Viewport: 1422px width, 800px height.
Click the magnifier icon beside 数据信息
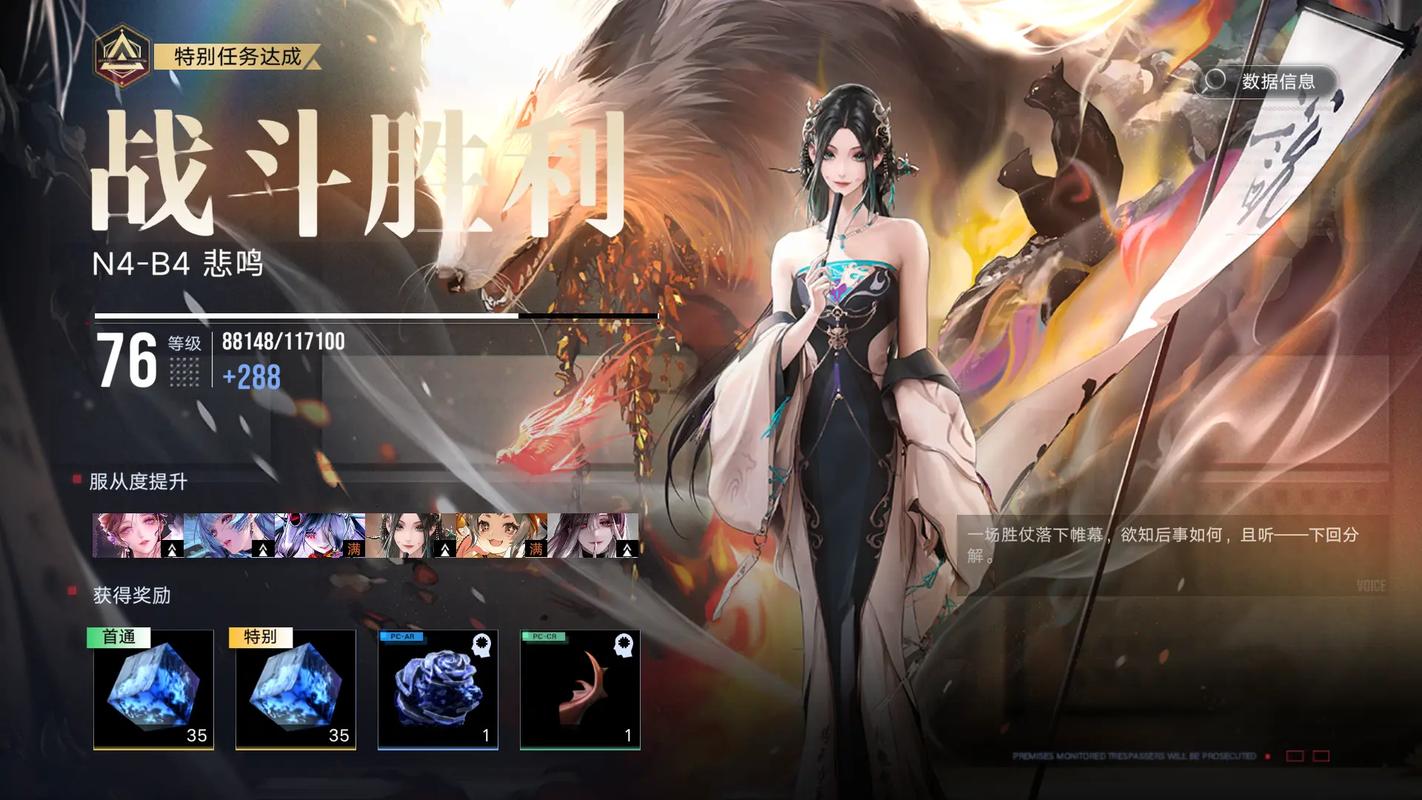tap(1216, 82)
